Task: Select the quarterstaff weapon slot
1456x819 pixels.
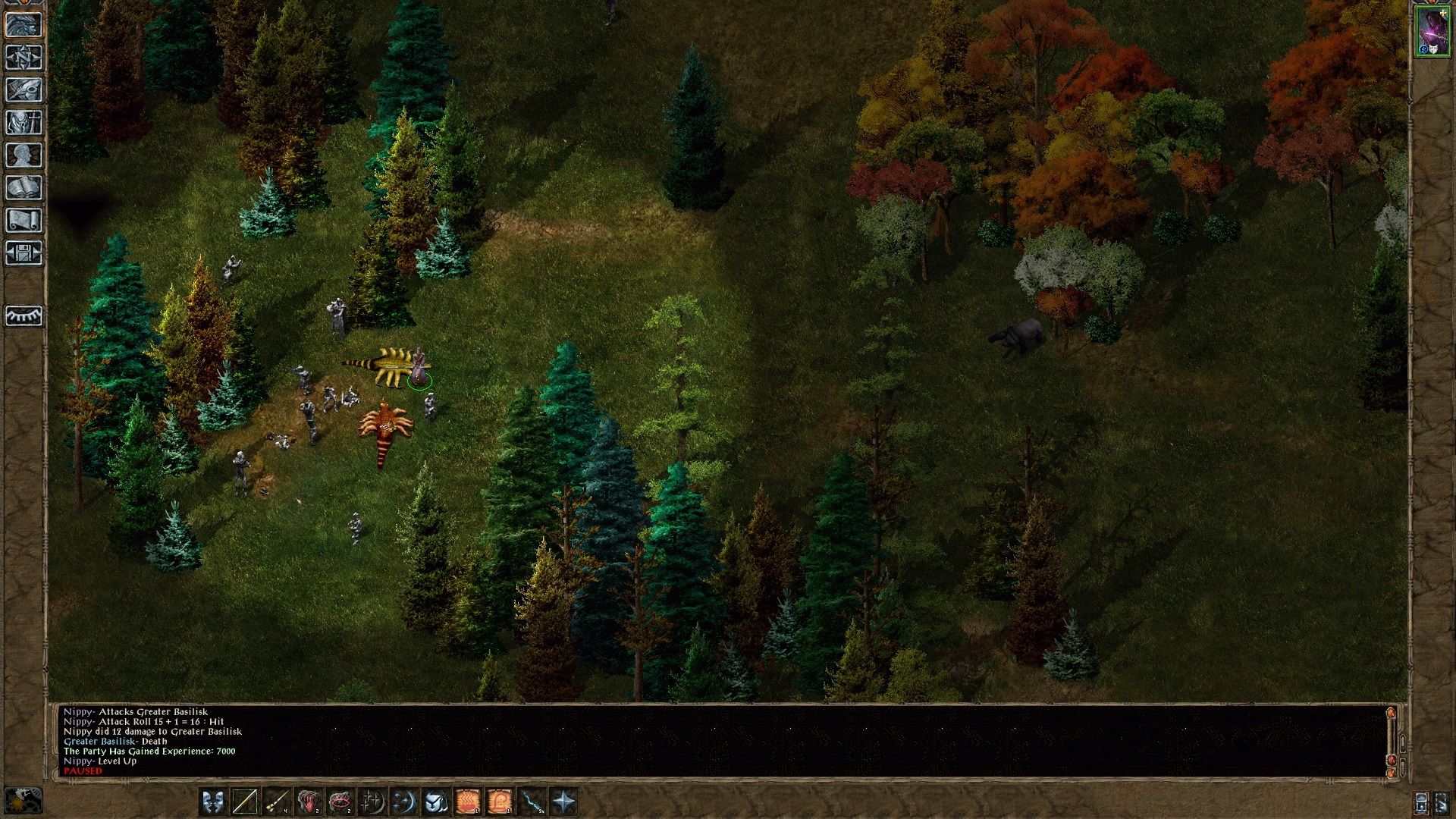Action: coord(244,802)
